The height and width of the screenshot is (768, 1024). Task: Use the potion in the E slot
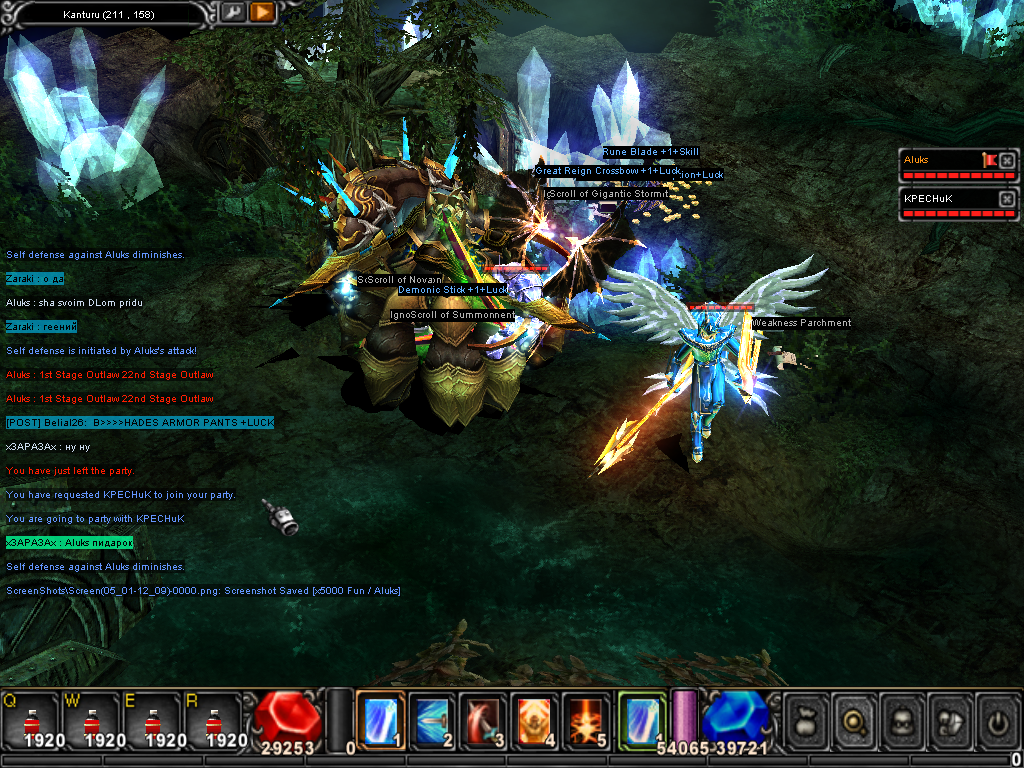coord(152,720)
